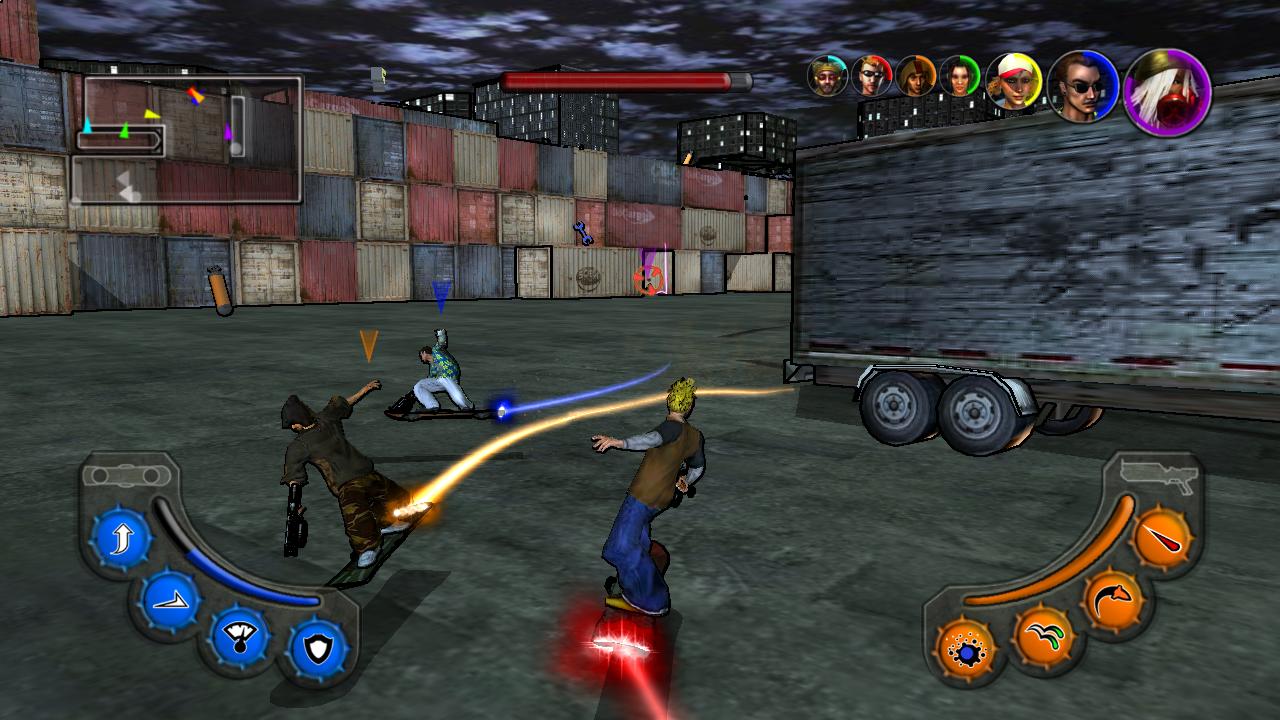
Task: Activate the blue jump arrow ability
Action: [x=121, y=541]
